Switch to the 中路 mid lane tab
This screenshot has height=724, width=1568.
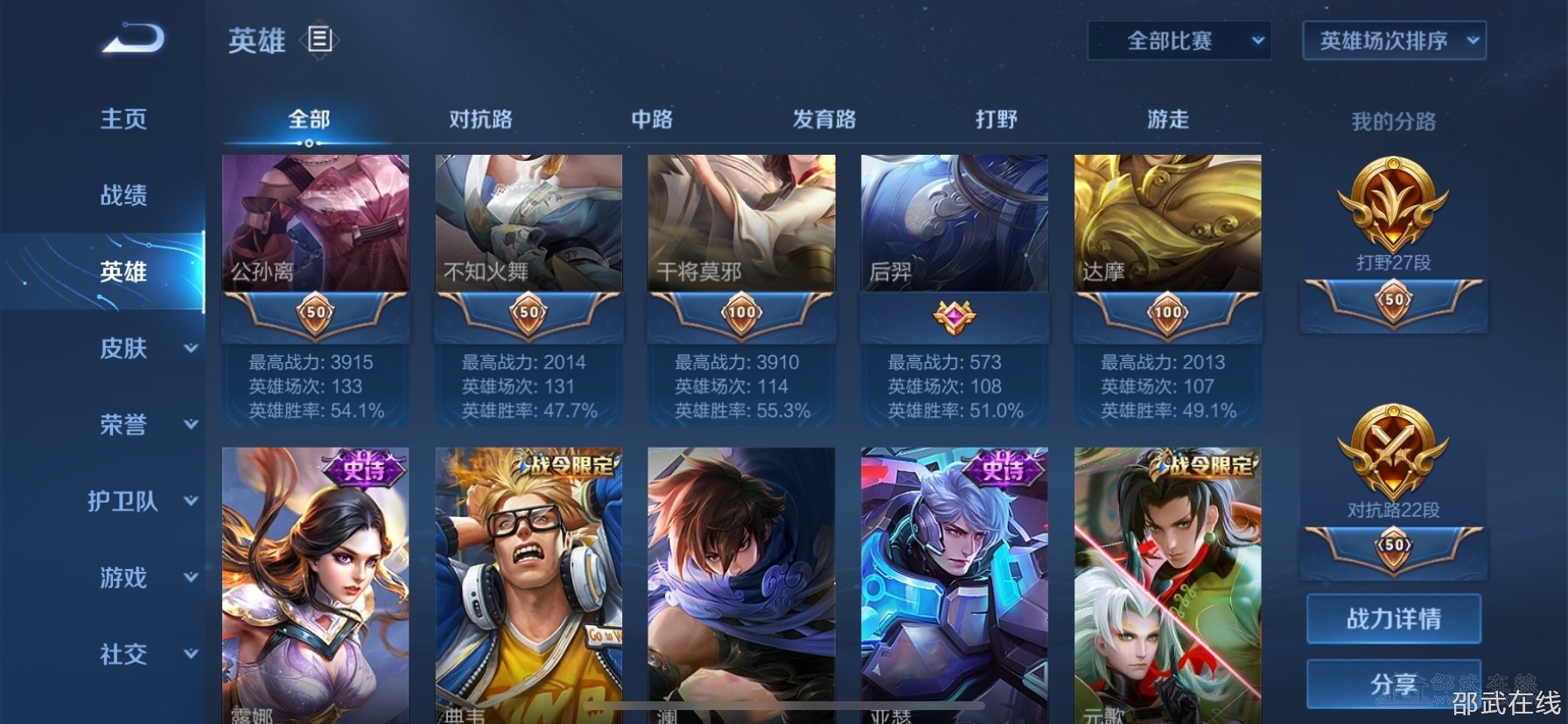[652, 120]
